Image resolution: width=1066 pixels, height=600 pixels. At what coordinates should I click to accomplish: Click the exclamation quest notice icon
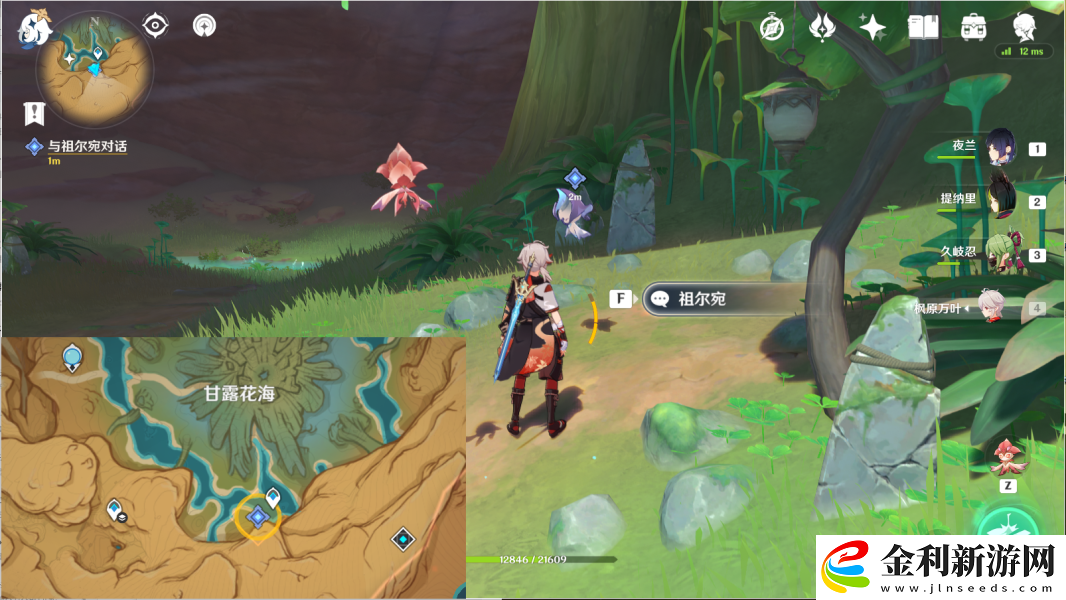point(34,113)
